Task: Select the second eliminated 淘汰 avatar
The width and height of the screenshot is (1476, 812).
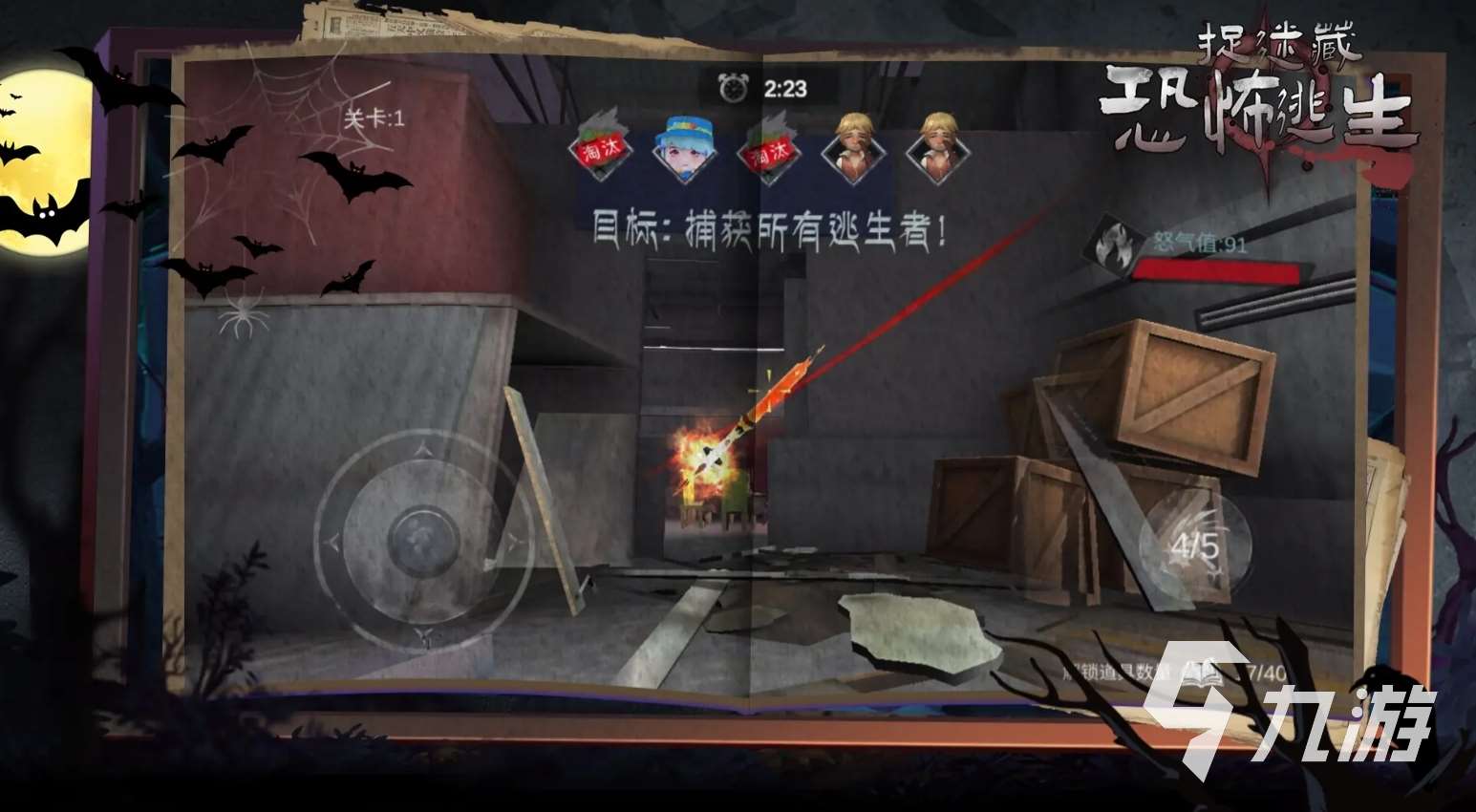Action: tap(768, 151)
